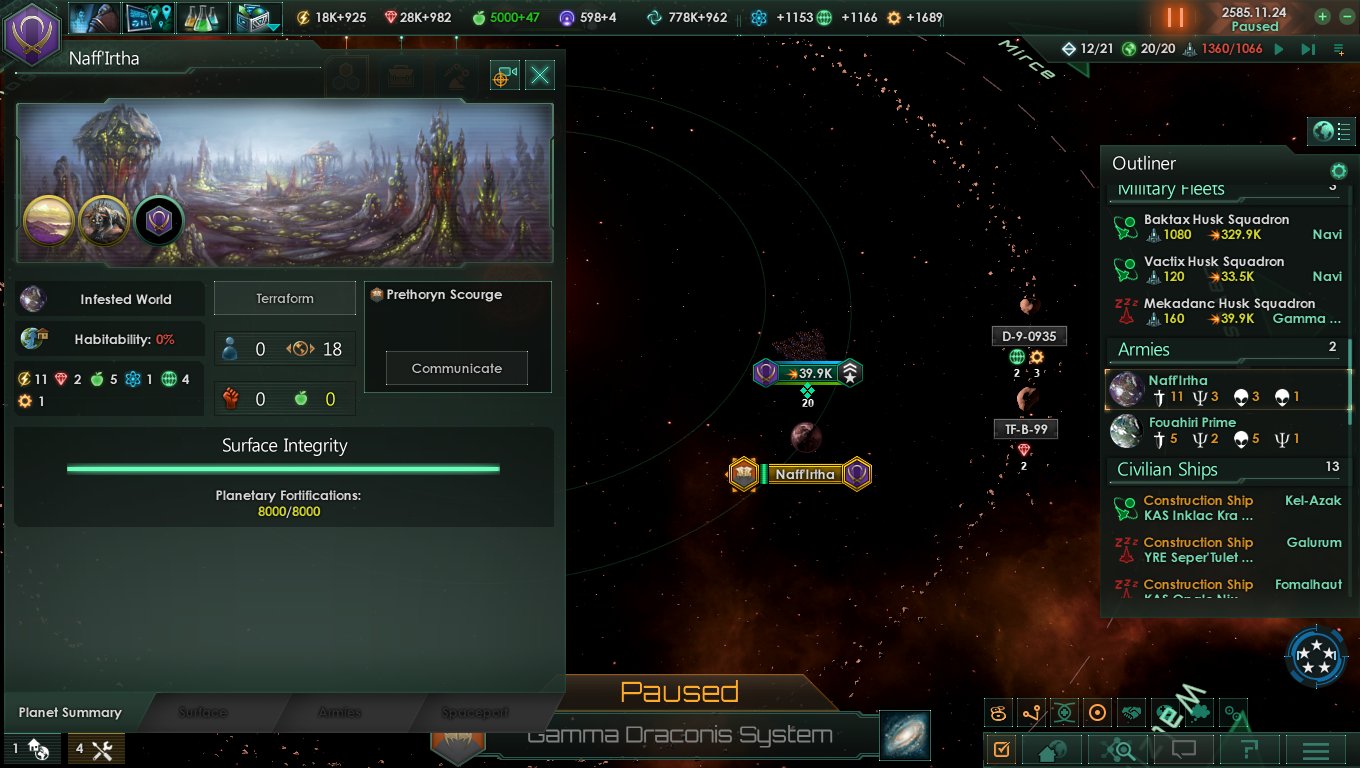1360x768 pixels.
Task: Click the Terraform button
Action: 285,298
